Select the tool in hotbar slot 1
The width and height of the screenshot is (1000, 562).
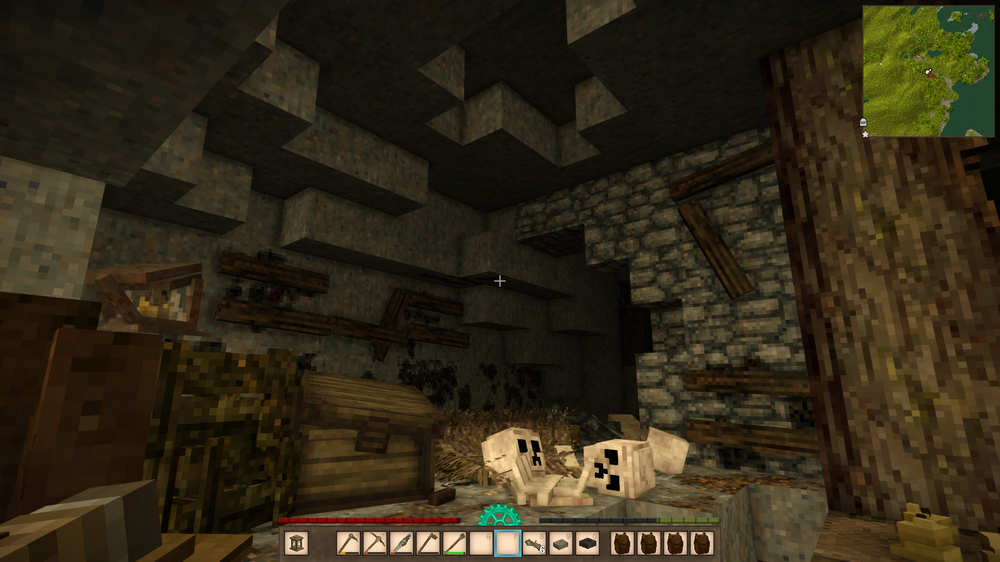[348, 543]
